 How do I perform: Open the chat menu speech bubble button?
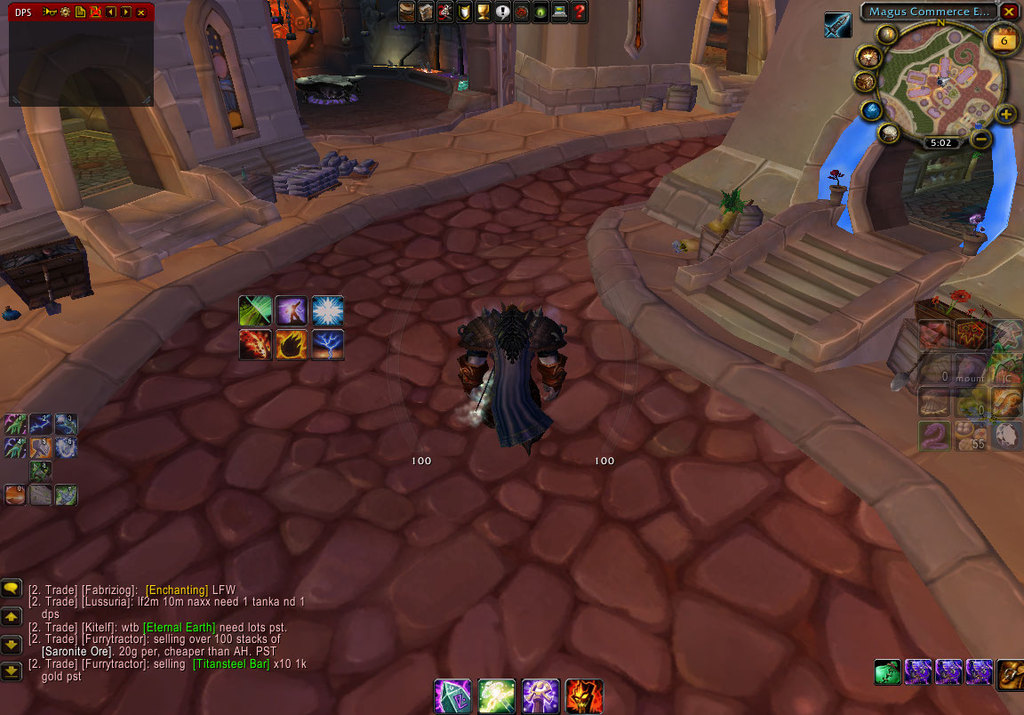click(11, 588)
